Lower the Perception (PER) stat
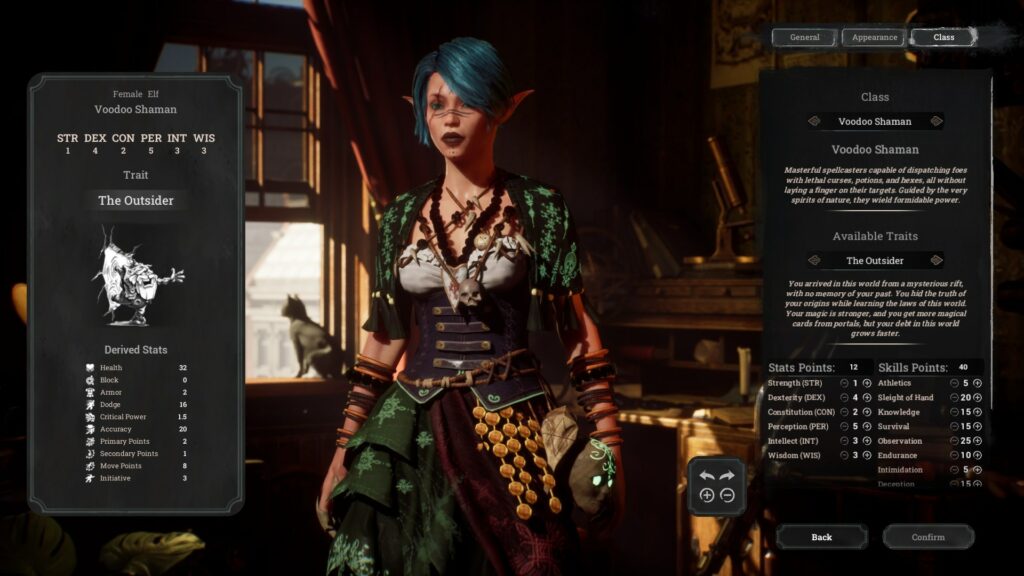The height and width of the screenshot is (576, 1024). (845, 426)
